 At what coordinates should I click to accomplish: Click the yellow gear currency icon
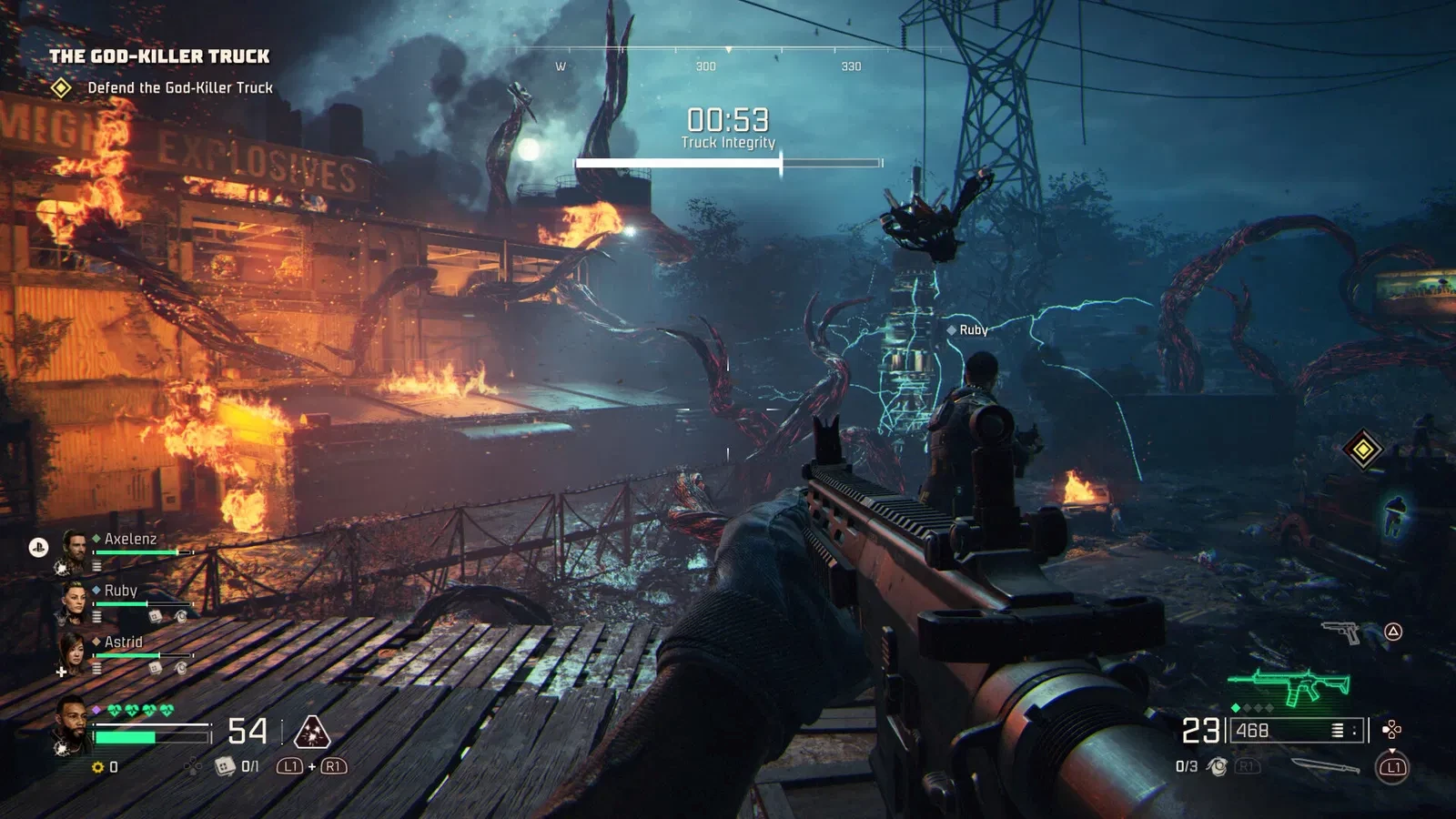coord(98,767)
